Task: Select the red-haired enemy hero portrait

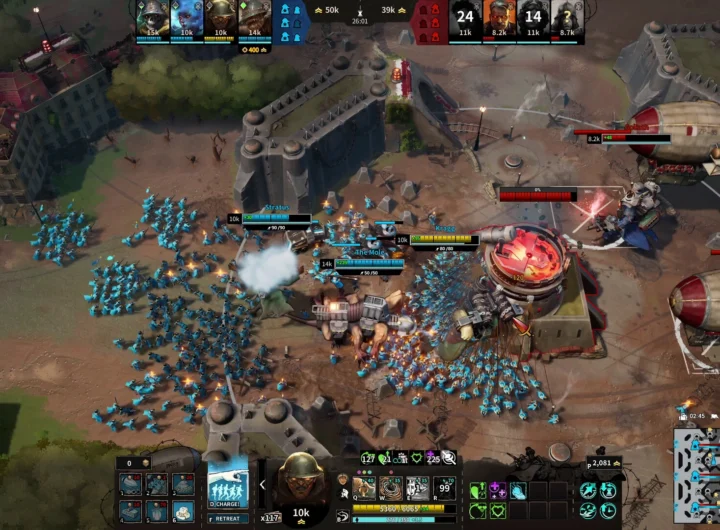Action: coord(499,16)
